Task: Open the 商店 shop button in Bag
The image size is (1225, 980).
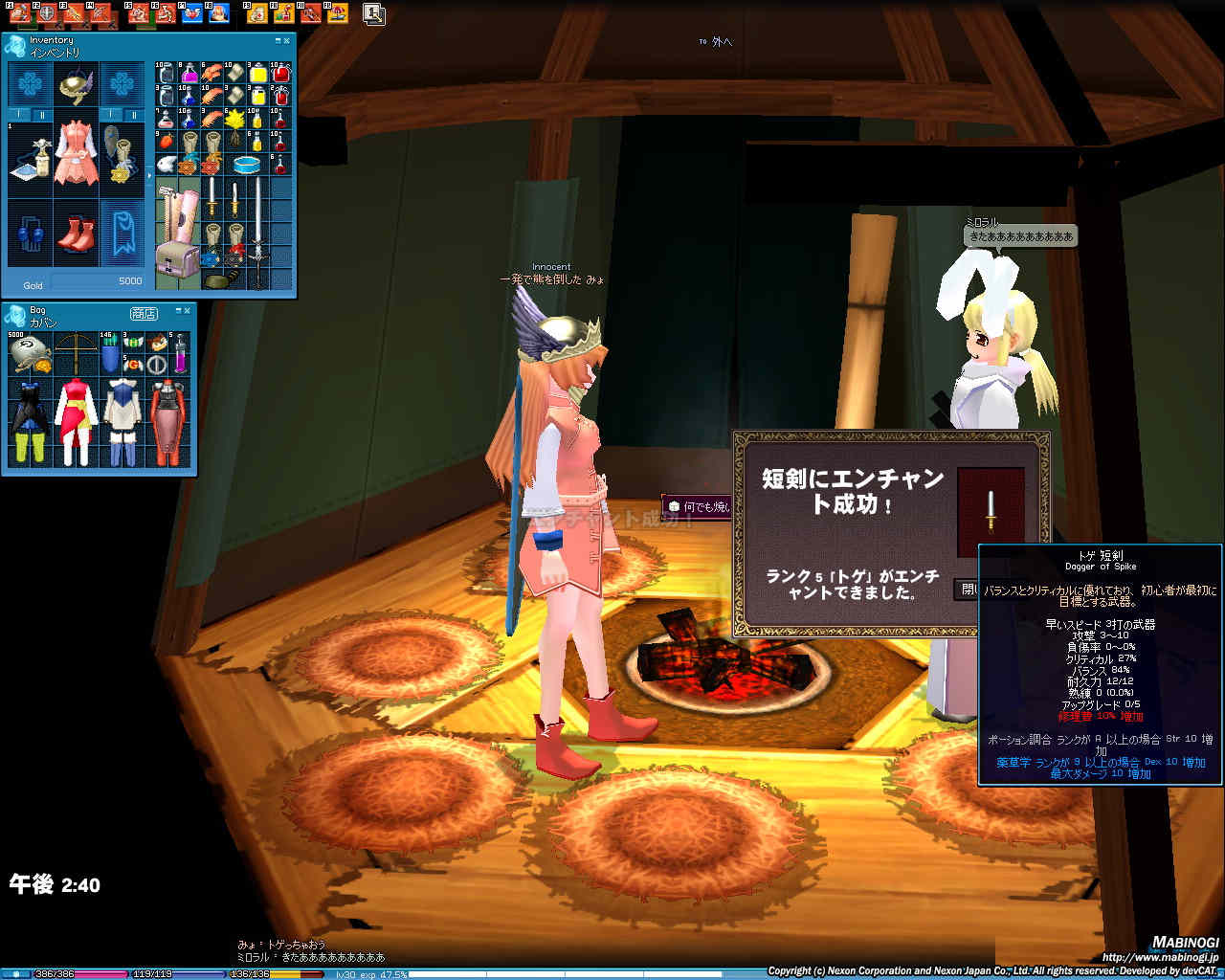Action: (x=143, y=314)
